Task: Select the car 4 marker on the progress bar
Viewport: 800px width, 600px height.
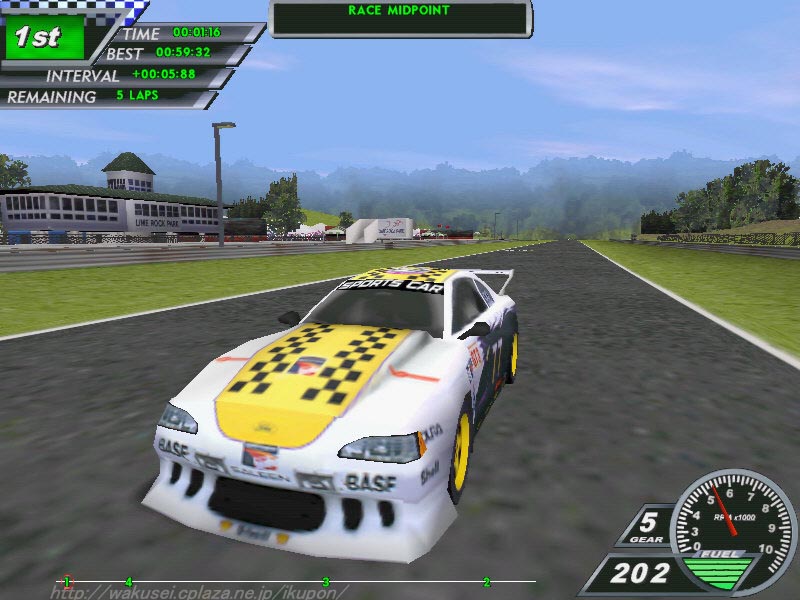Action: tap(128, 581)
